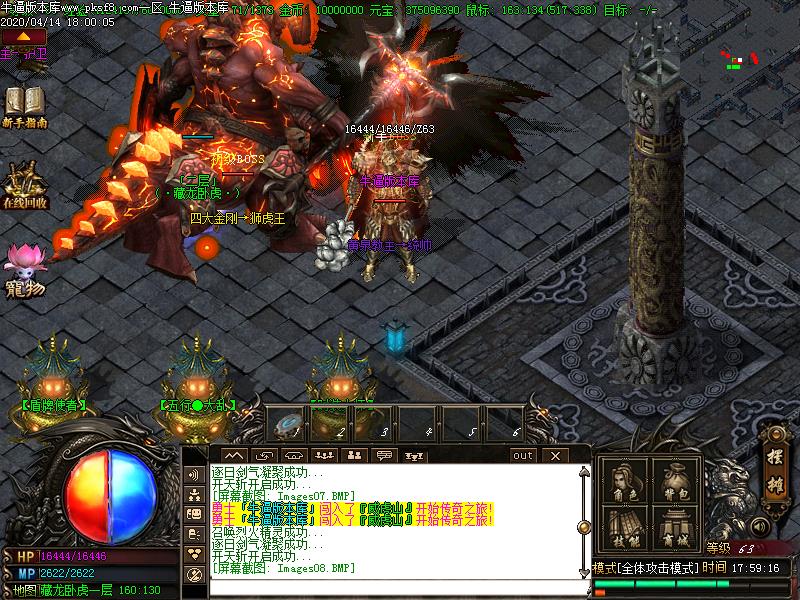Toggle the sound speaker button
This screenshot has height=600, width=800.
pos(761,526)
